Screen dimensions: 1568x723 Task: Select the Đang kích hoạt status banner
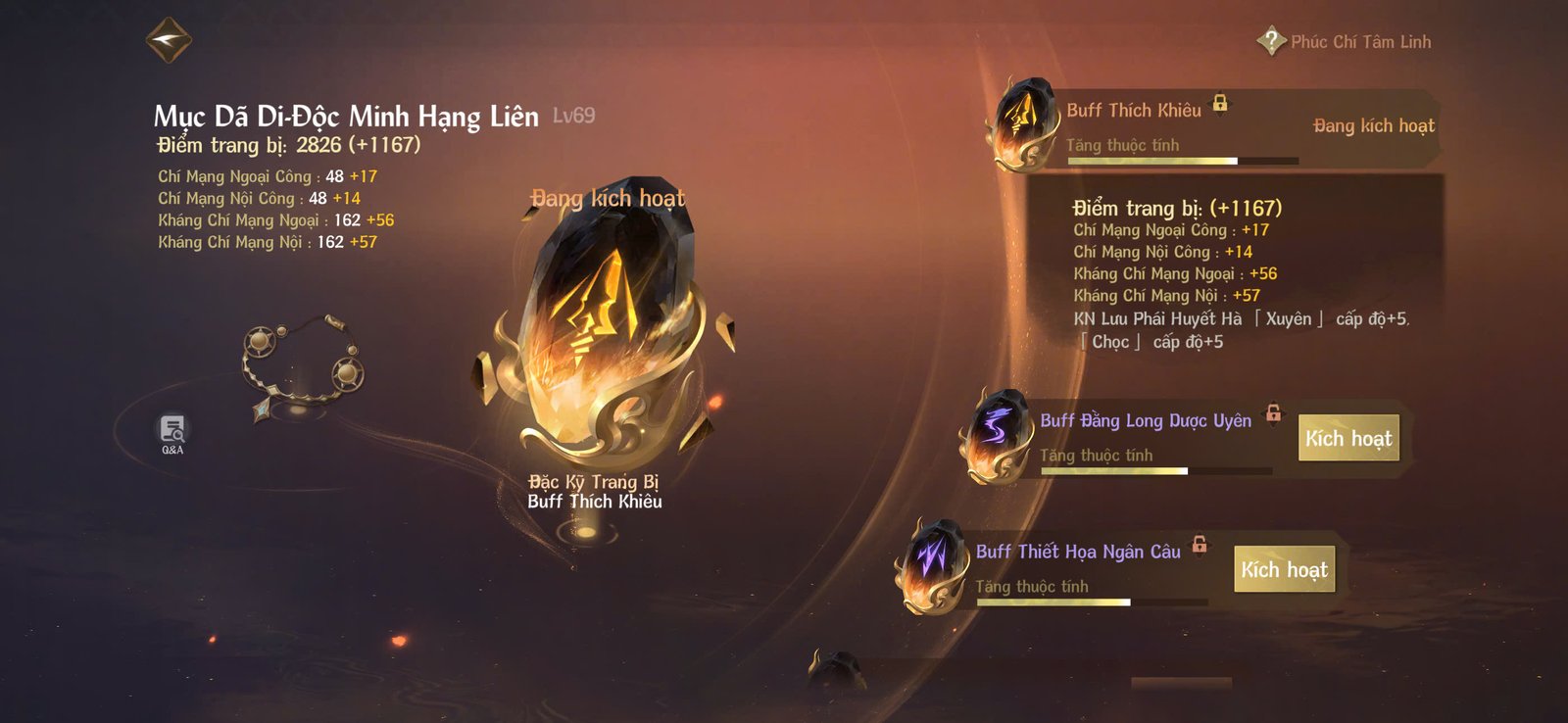pos(1372,126)
